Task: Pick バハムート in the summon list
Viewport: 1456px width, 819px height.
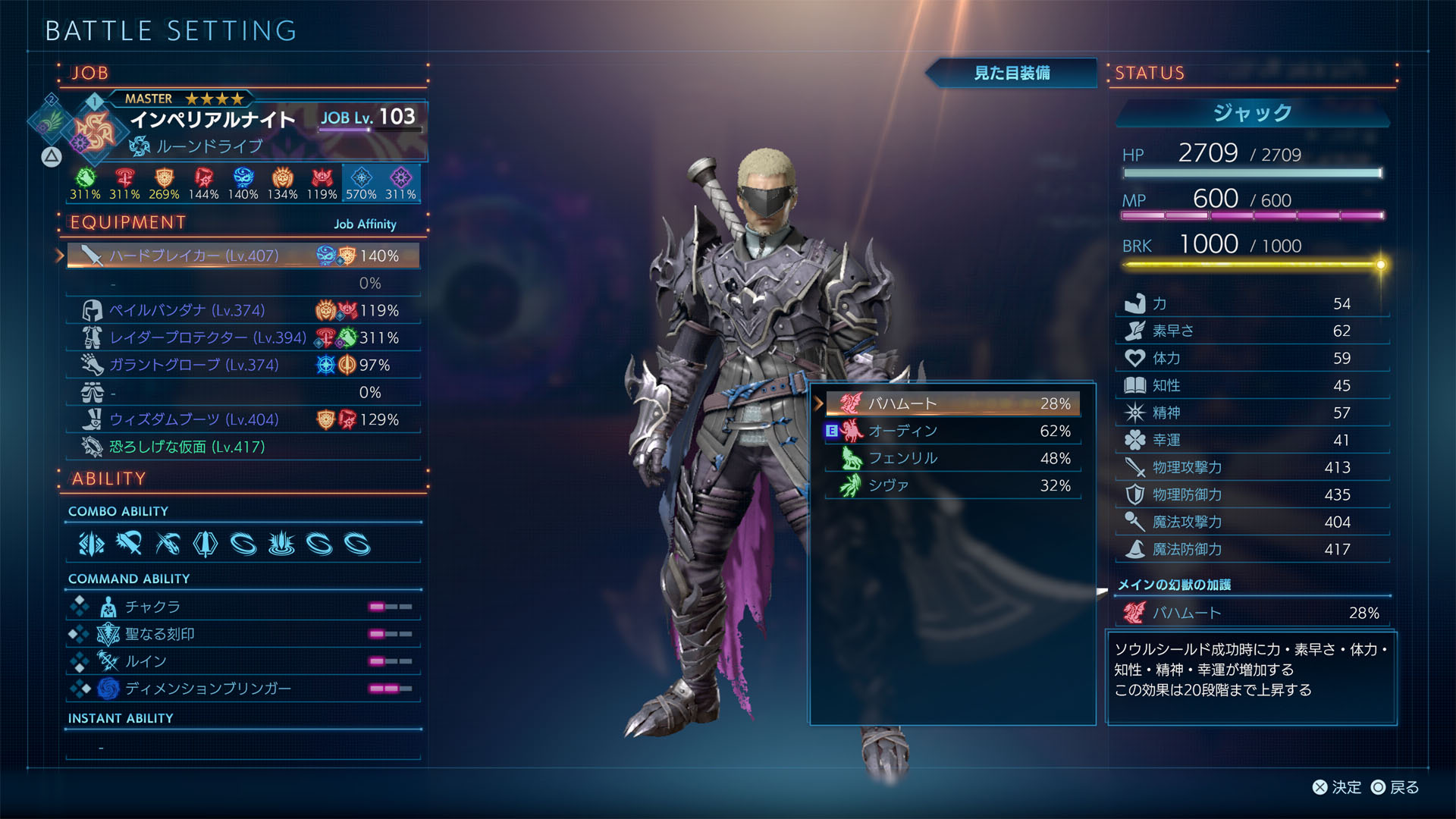Action: coord(952,403)
